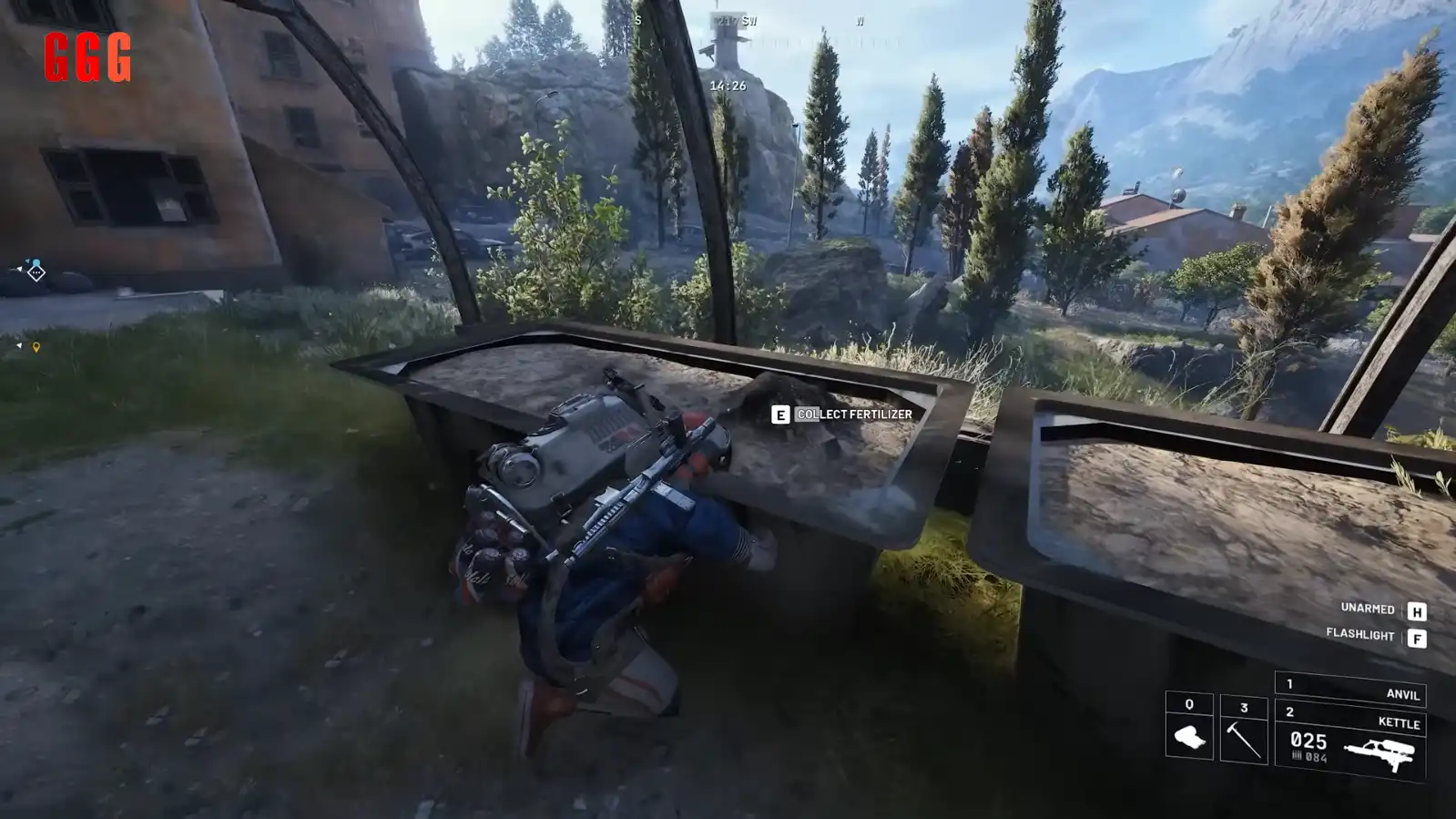Viewport: 1456px width, 819px height.
Task: Click the compass bar heading indicator
Action: coord(736,21)
